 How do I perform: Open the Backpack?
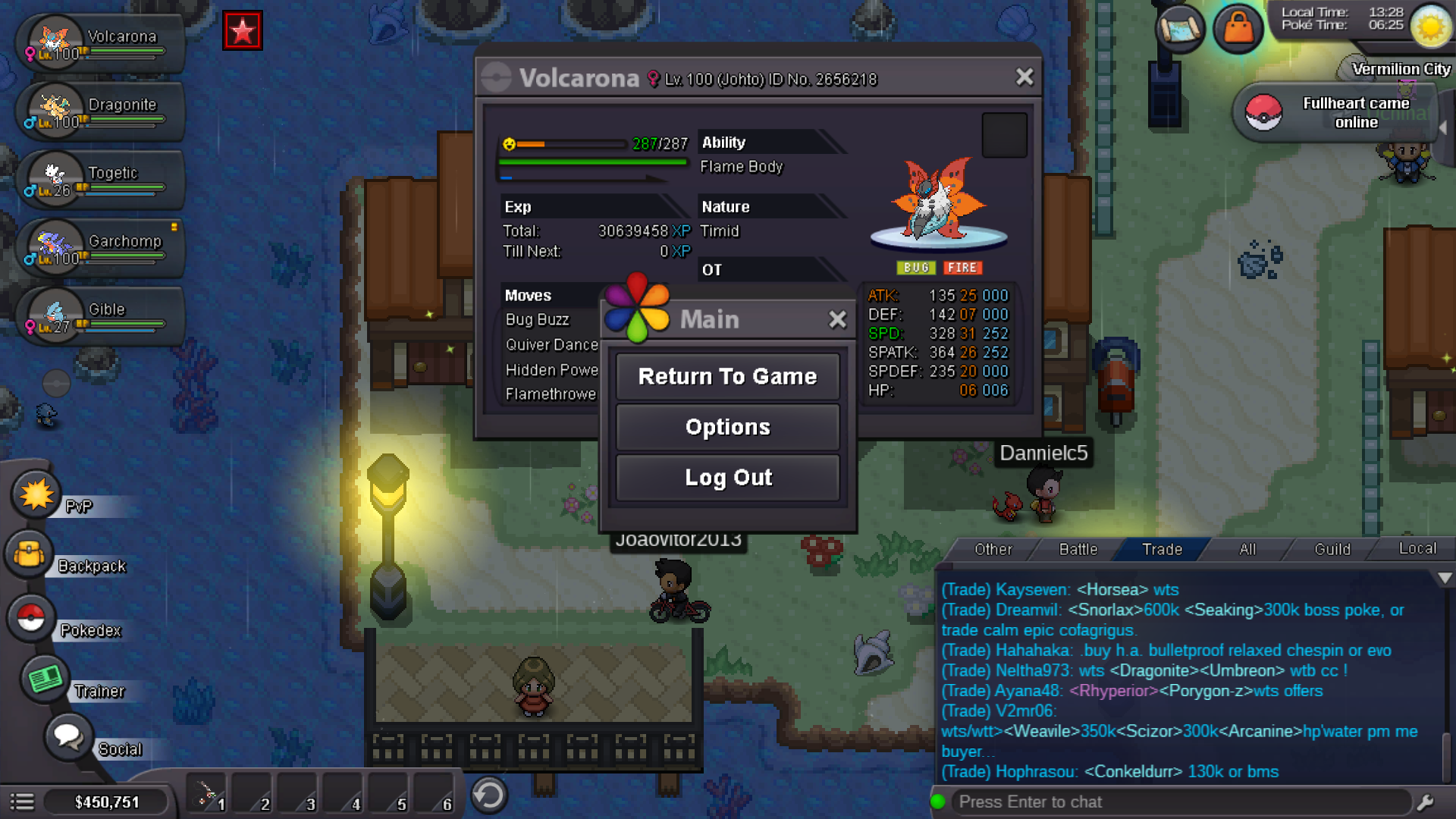30,555
